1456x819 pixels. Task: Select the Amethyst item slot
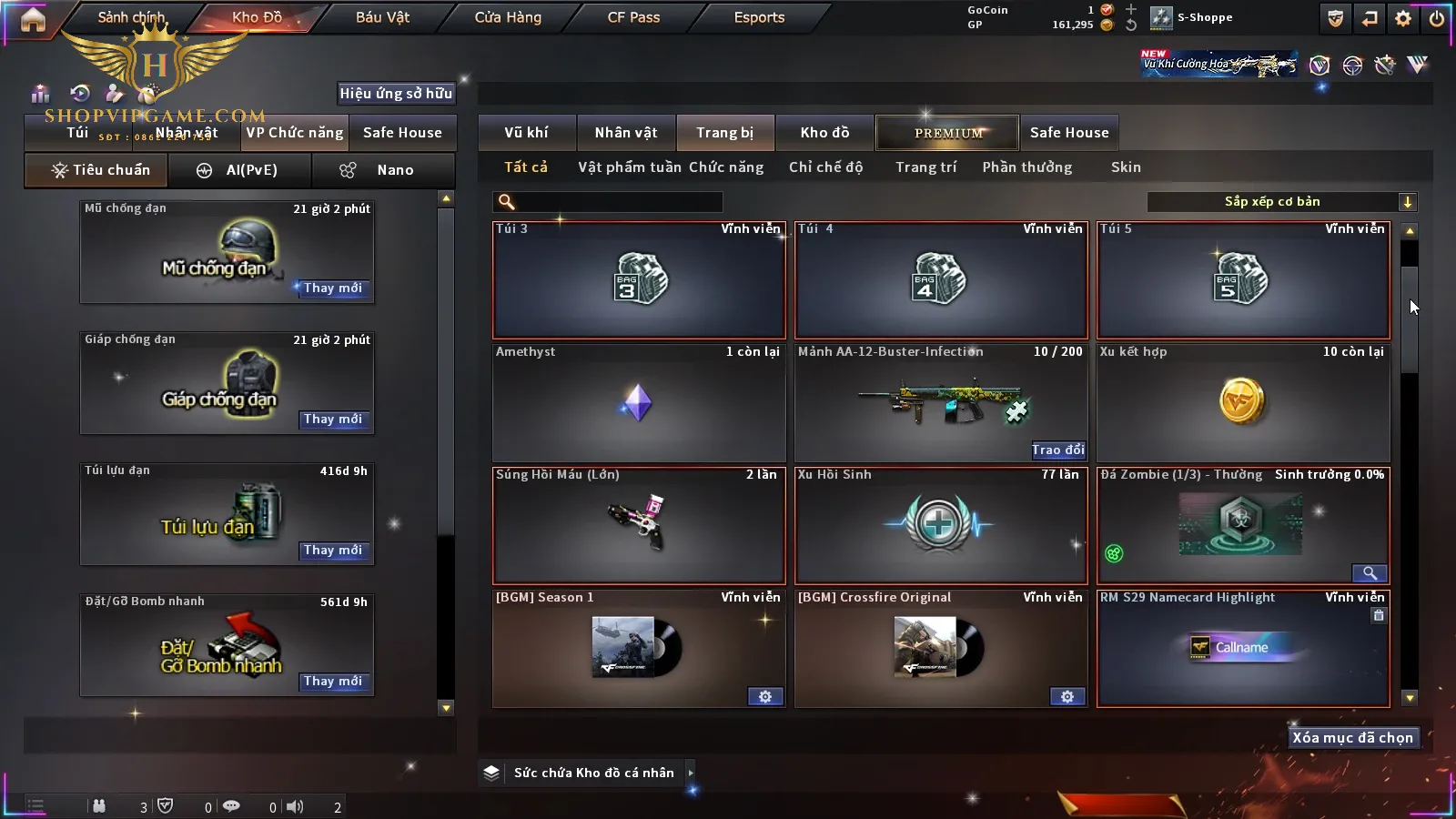point(638,402)
